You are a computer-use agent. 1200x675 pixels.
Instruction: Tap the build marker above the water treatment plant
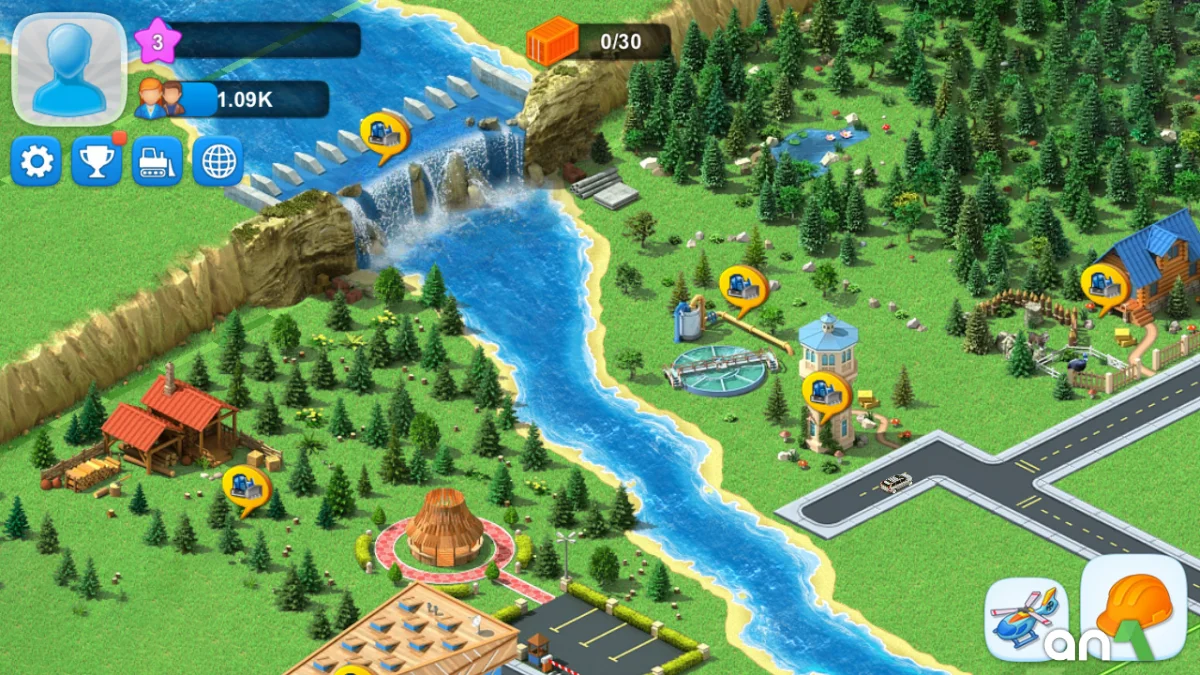tap(743, 287)
